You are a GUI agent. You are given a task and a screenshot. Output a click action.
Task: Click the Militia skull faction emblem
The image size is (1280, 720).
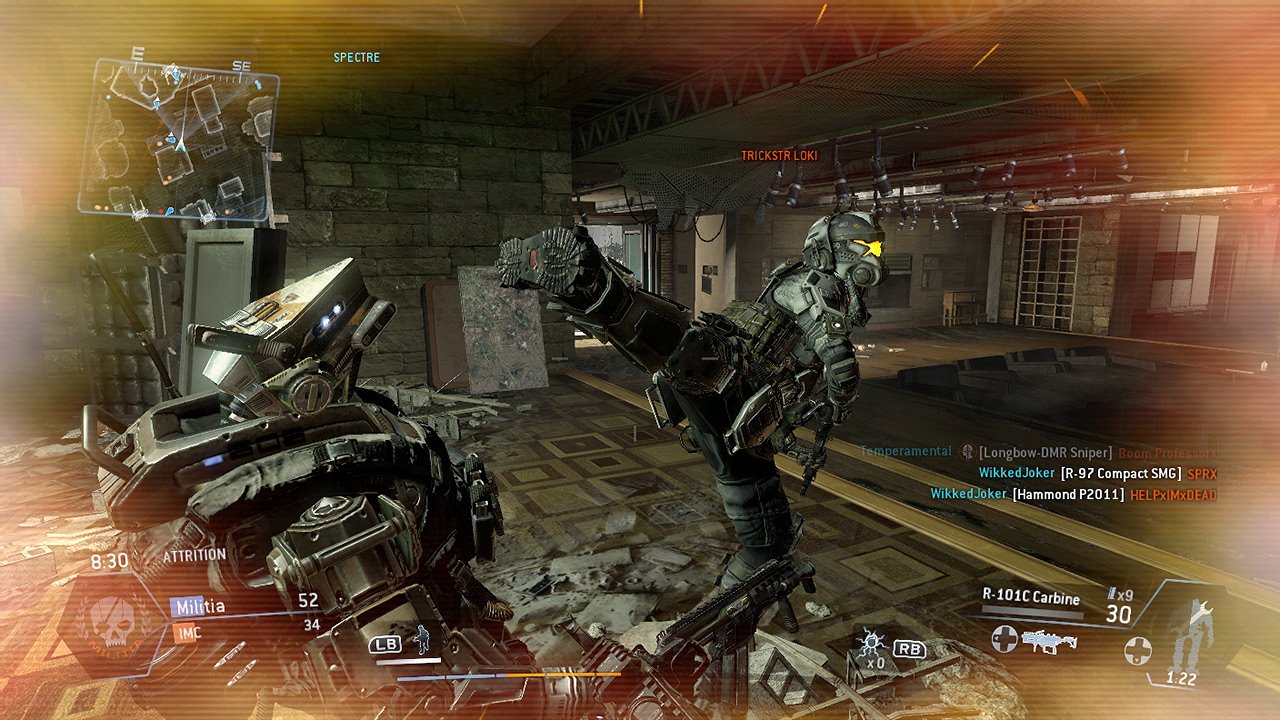point(111,622)
